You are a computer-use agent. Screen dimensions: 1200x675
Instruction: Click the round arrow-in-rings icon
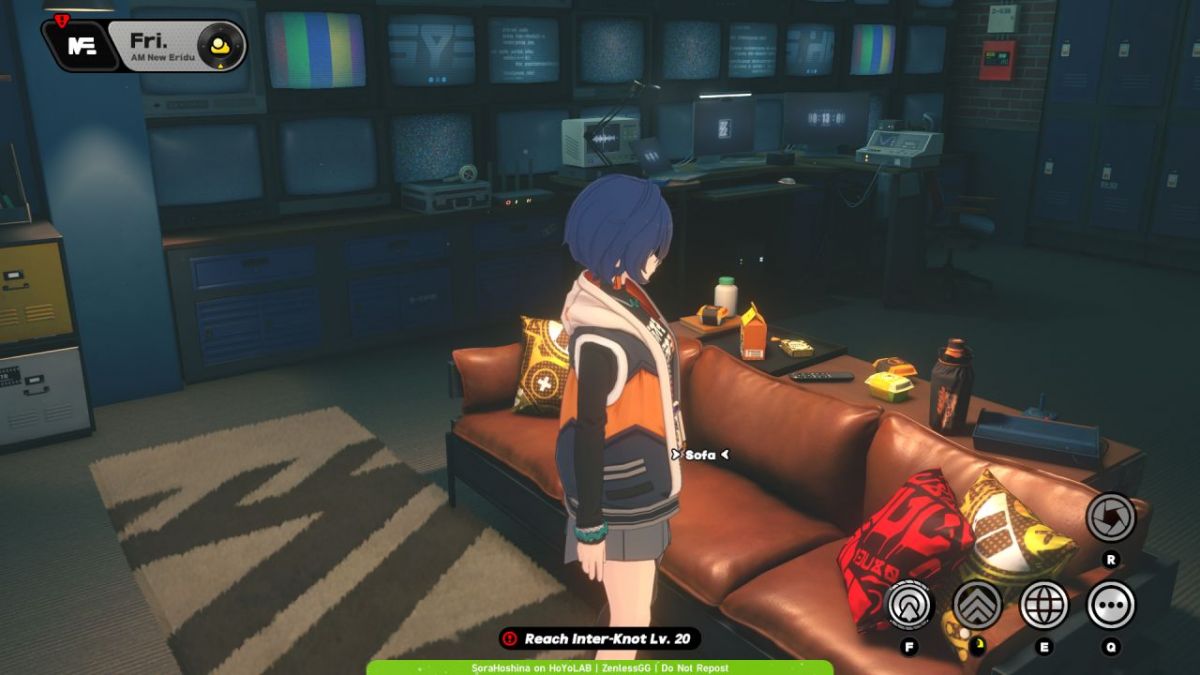coord(910,604)
